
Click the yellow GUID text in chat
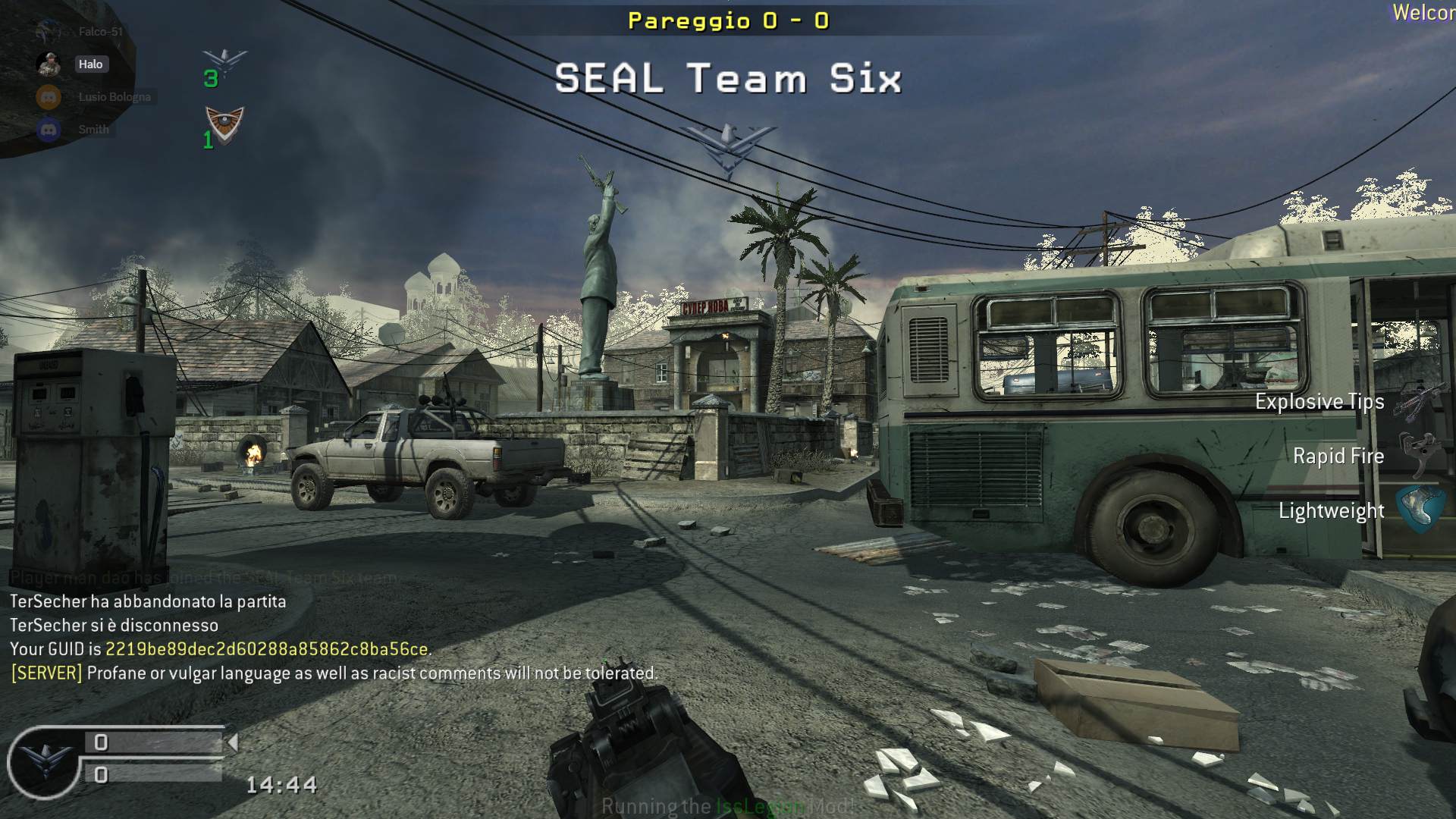pyautogui.click(x=266, y=649)
